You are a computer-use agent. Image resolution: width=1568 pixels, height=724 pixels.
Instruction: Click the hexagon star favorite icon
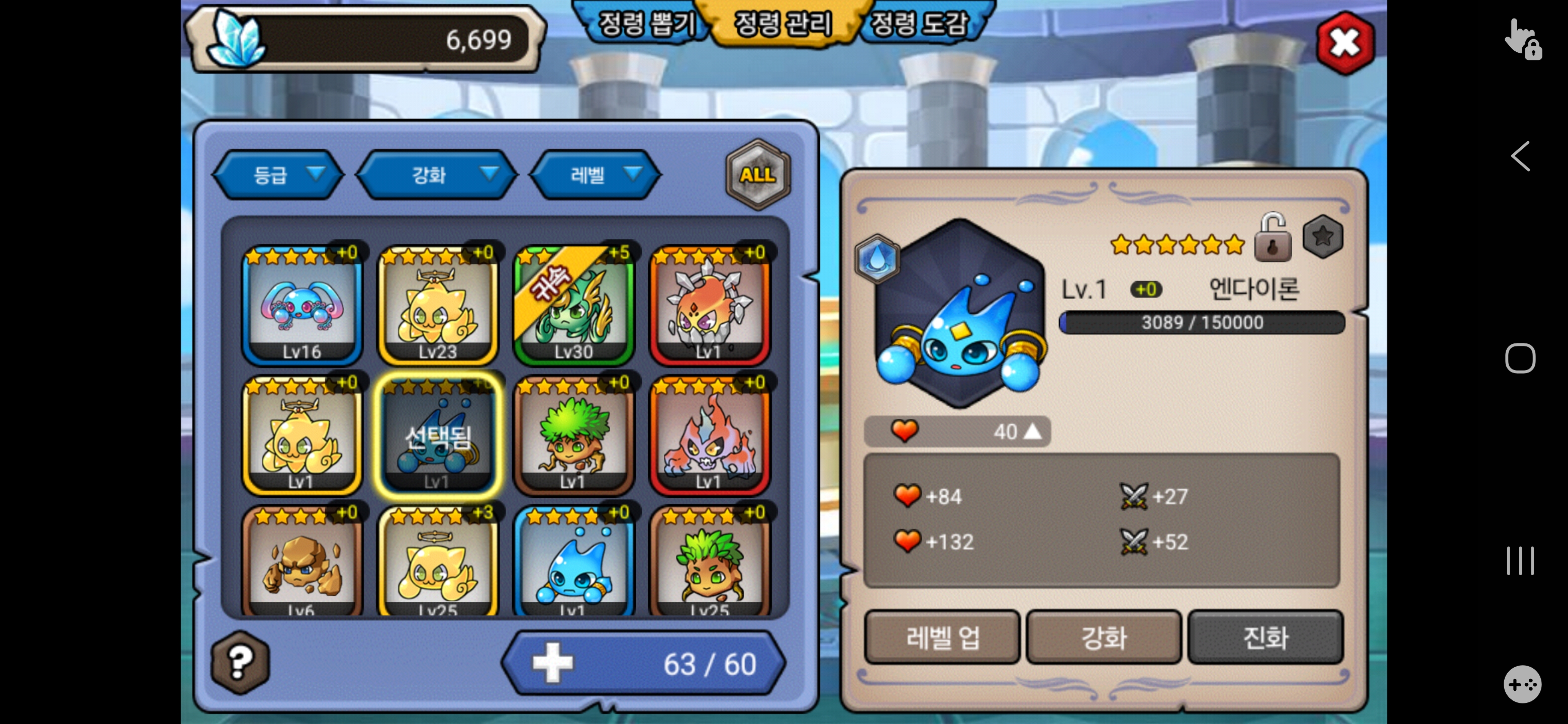(1322, 237)
